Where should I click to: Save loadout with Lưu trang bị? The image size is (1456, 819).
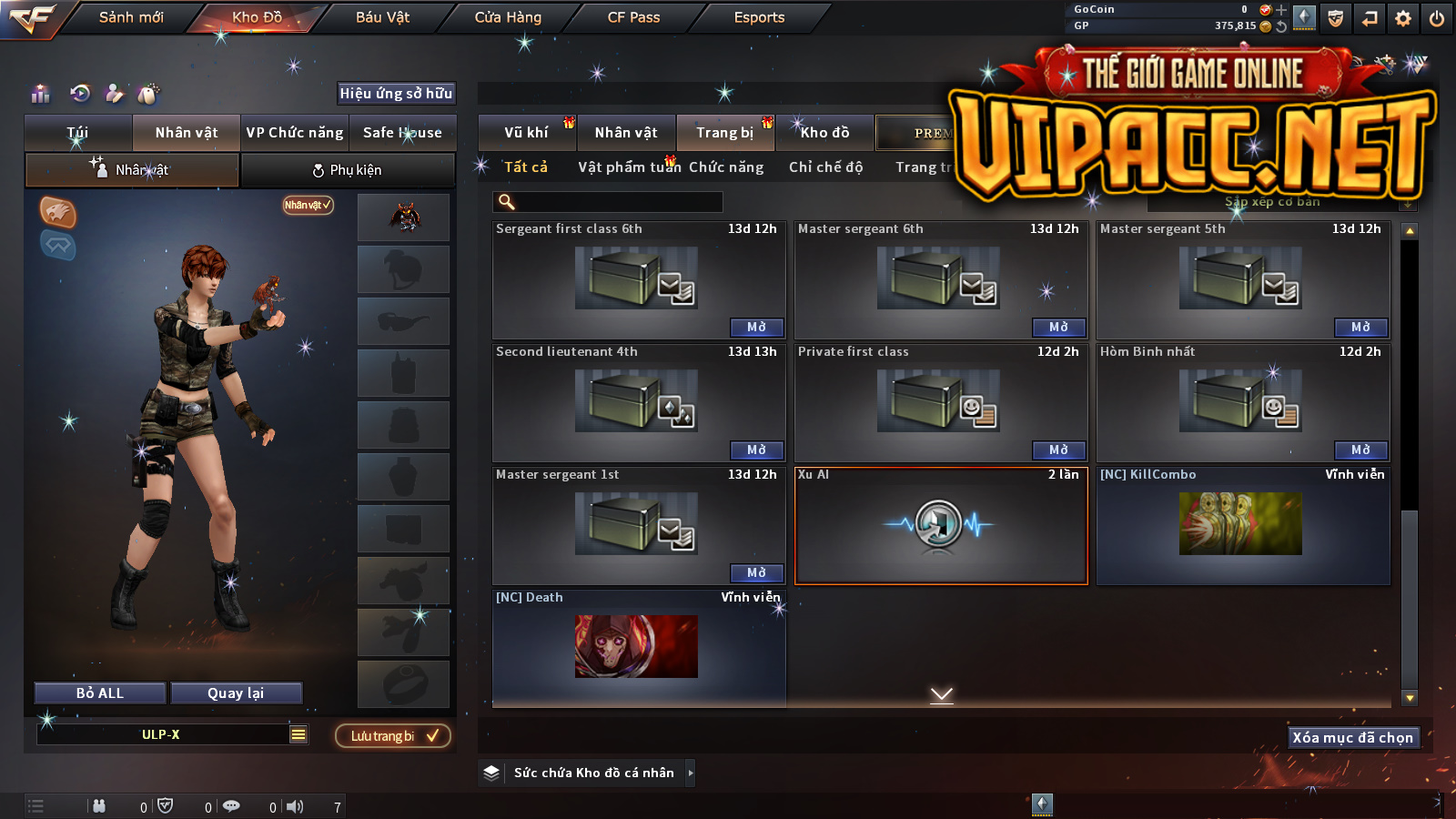pos(393,736)
